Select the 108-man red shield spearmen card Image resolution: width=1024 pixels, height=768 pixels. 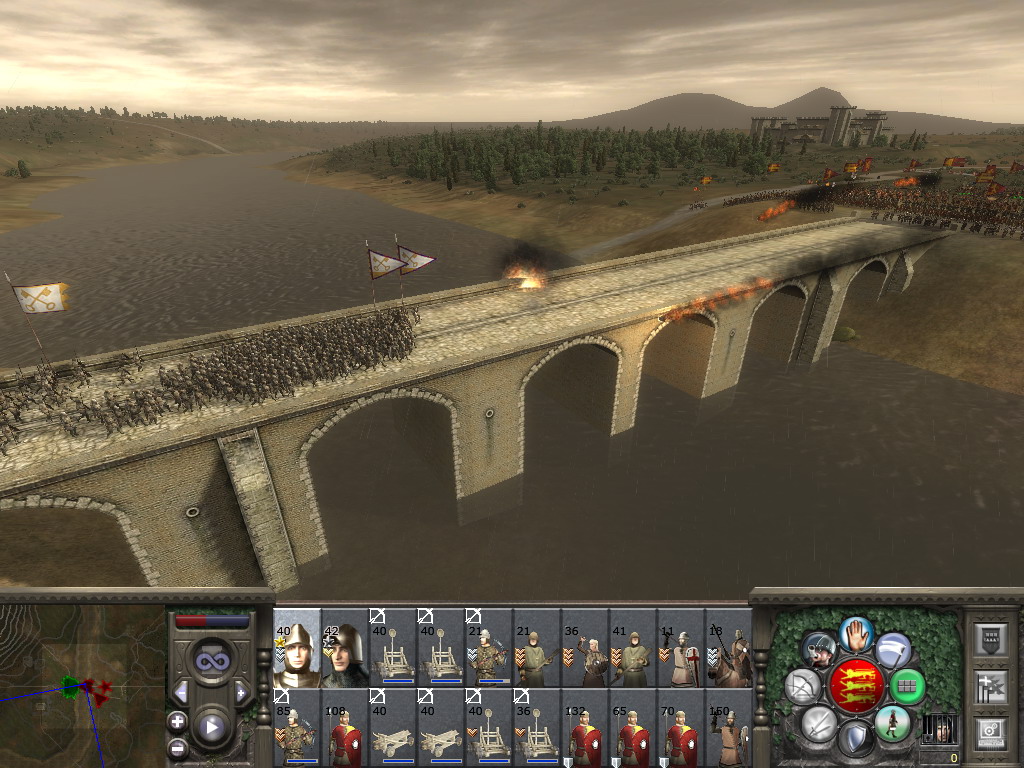[345, 728]
